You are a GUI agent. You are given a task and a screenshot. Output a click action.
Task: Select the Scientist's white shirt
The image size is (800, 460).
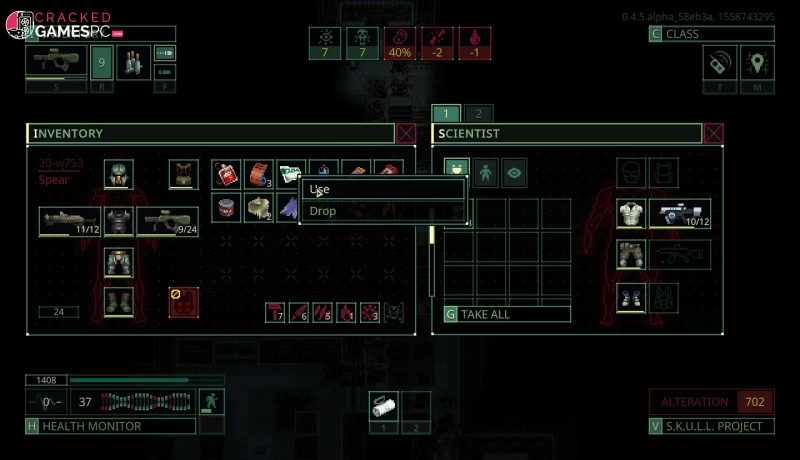631,213
